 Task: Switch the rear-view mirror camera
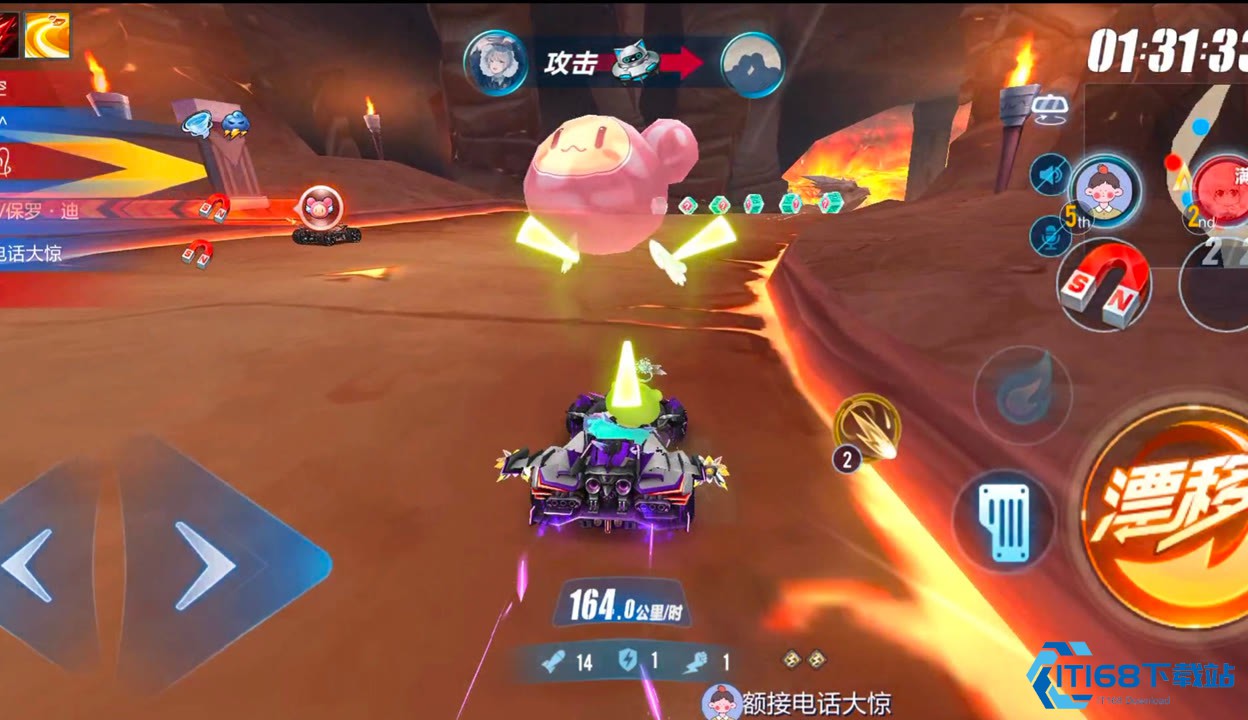(1050, 108)
